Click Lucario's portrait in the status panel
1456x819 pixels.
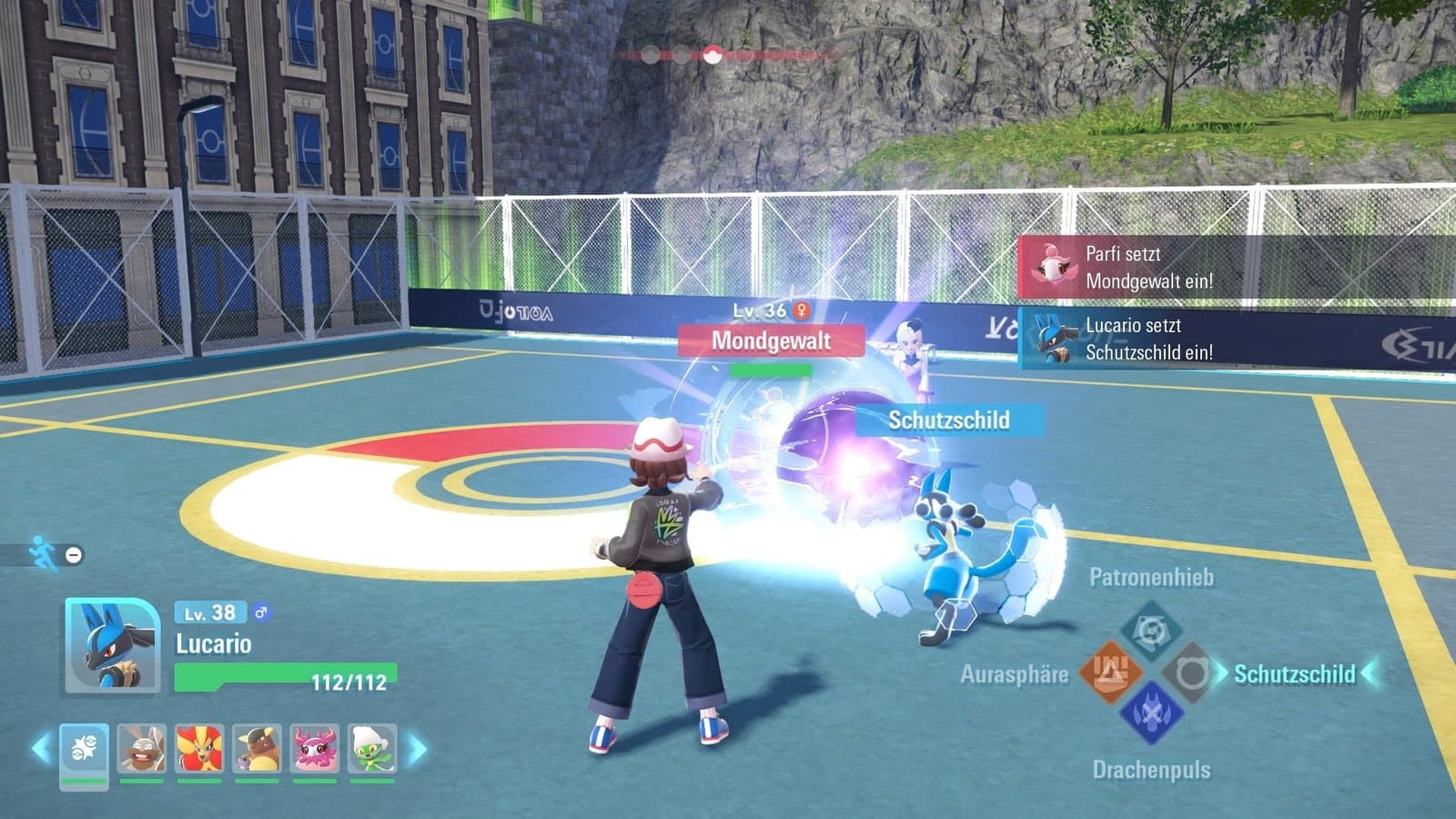pyautogui.click(x=112, y=646)
